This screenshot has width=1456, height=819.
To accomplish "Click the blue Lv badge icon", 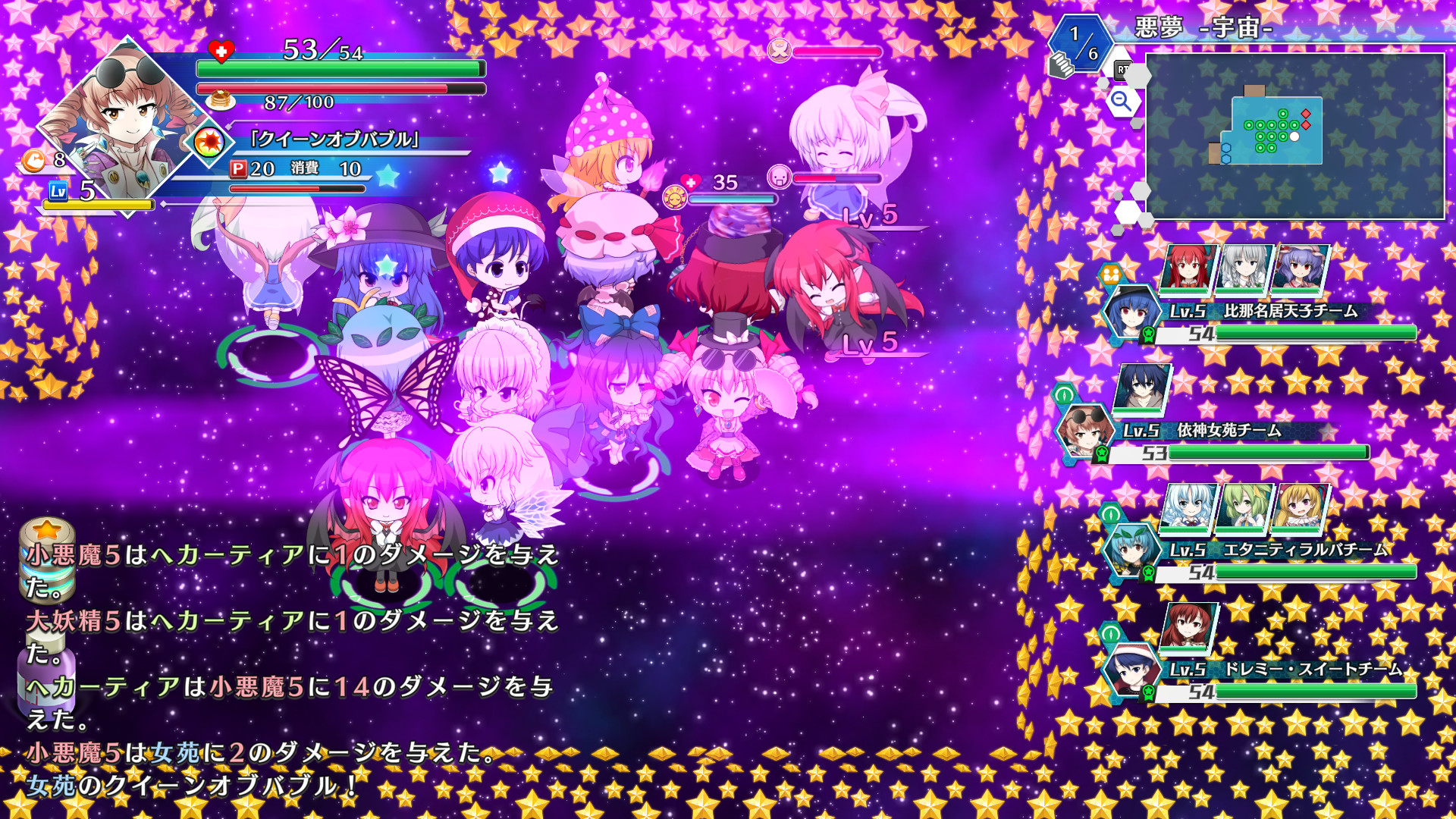I will 58,191.
